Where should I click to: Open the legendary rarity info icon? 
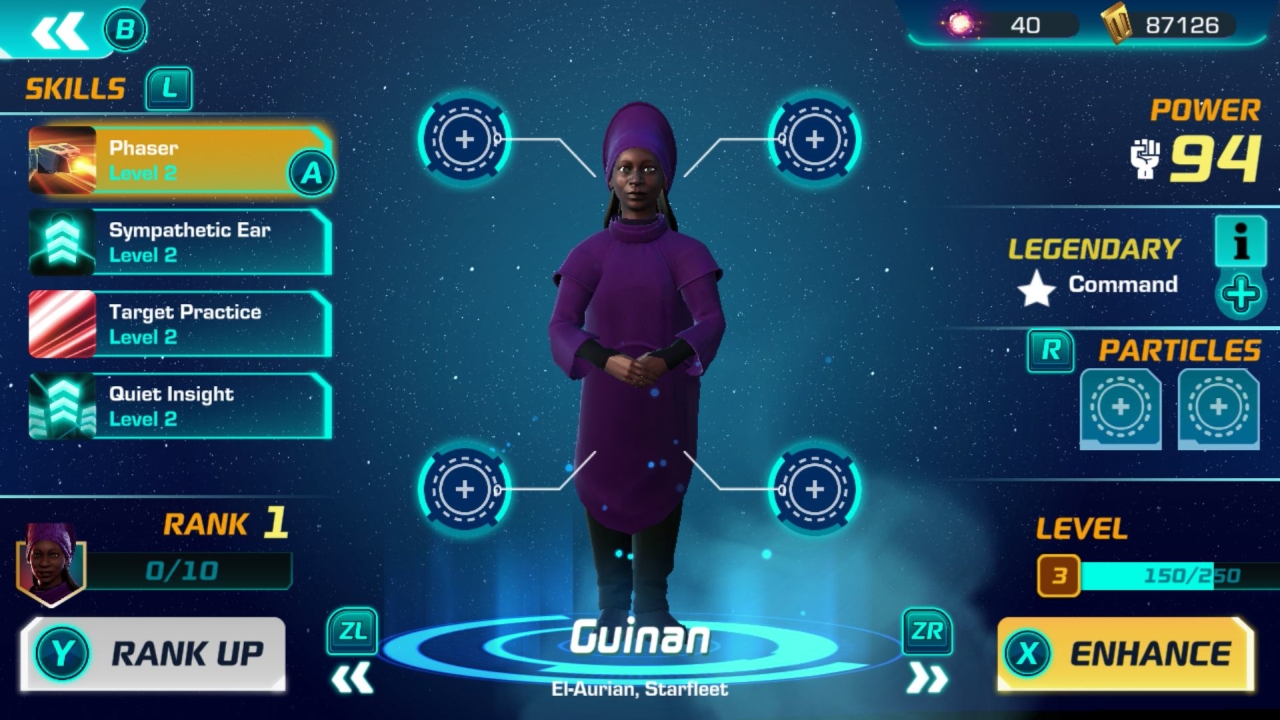[1240, 242]
